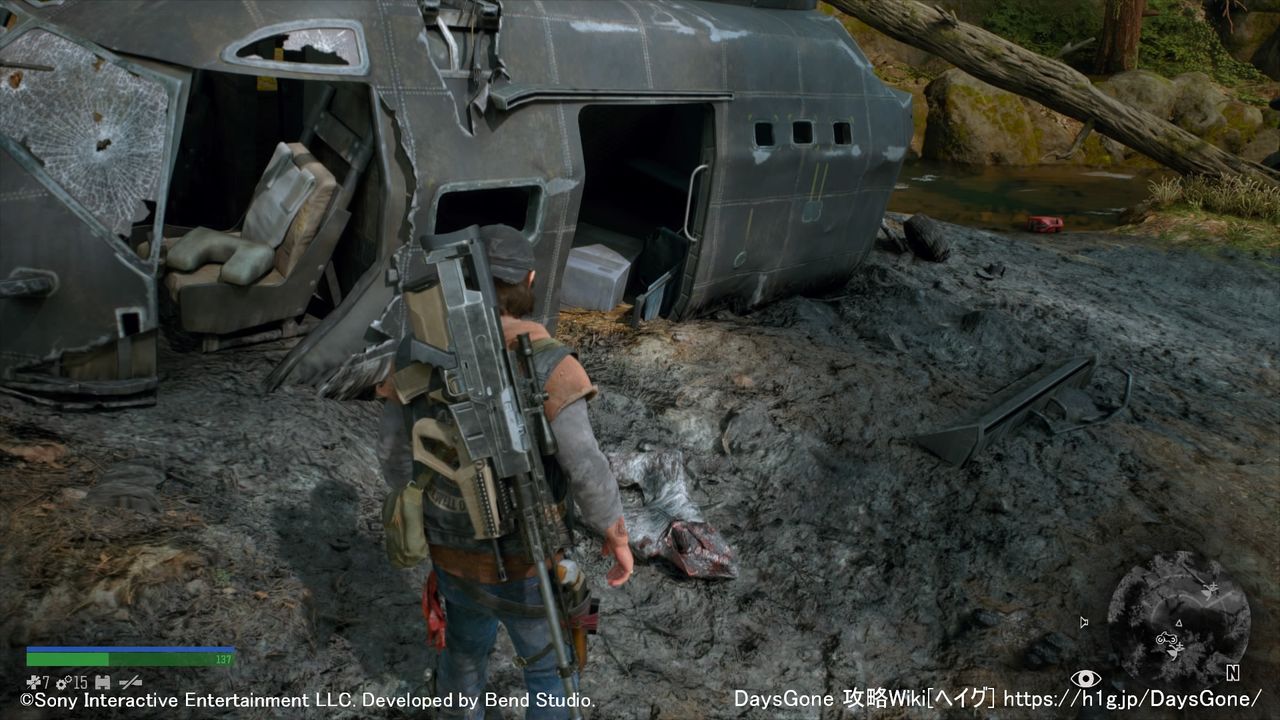Click the circular minimap
Image resolution: width=1280 pixels, height=720 pixels.
click(1178, 619)
